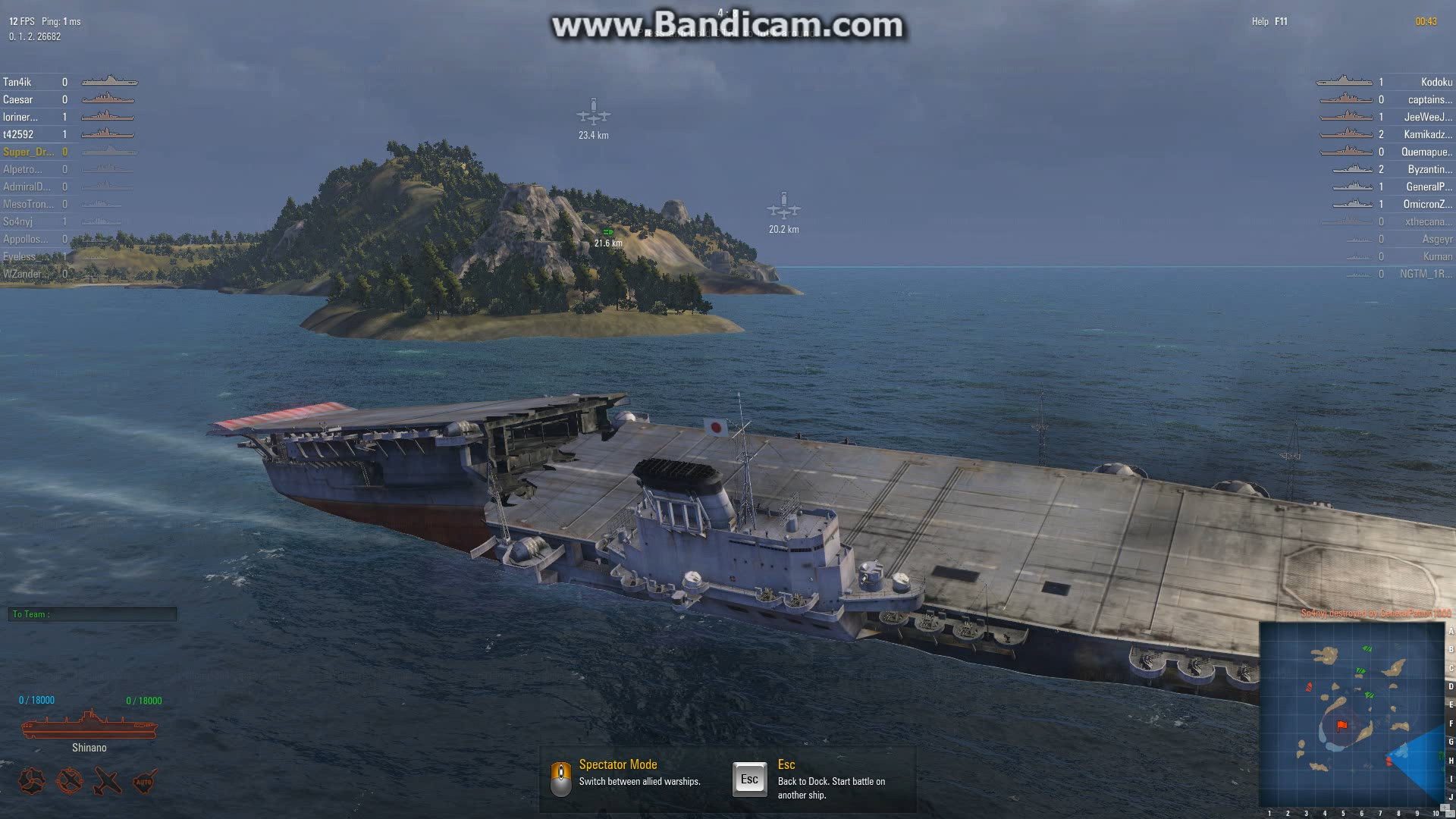Screen dimensions: 1456x819
Task: Click enemy player Kodoku in the roster
Action: (x=1436, y=82)
